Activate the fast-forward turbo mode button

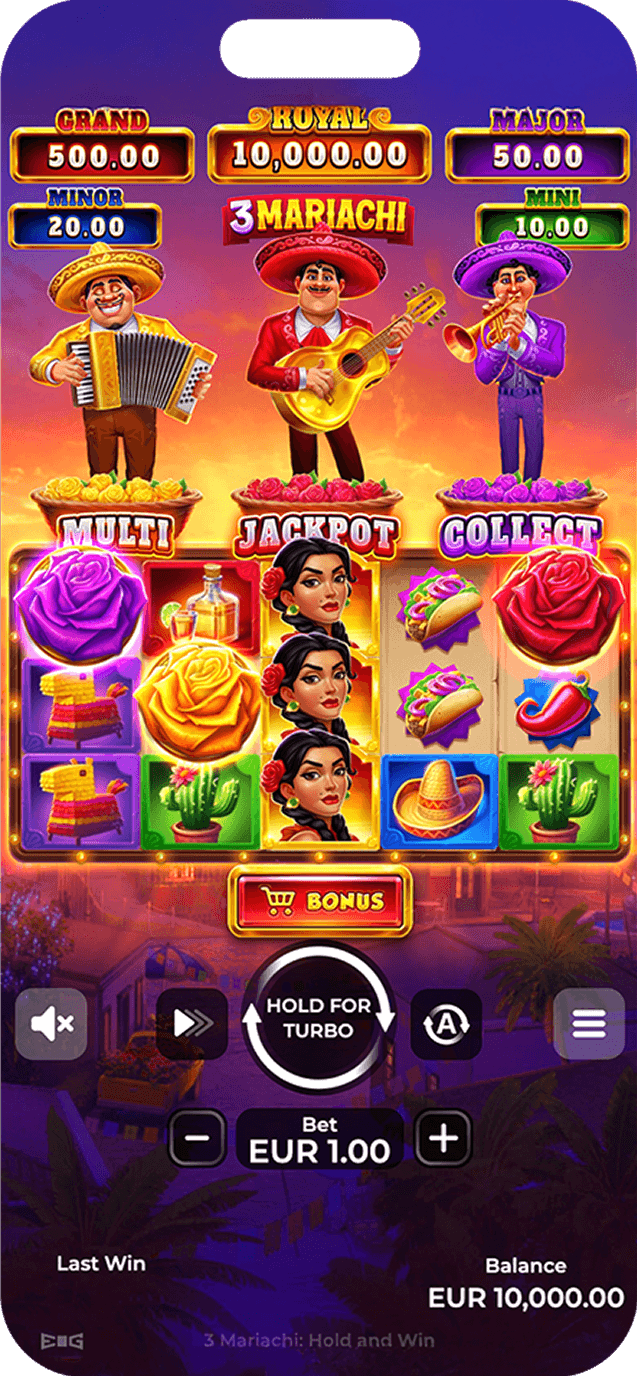191,1023
